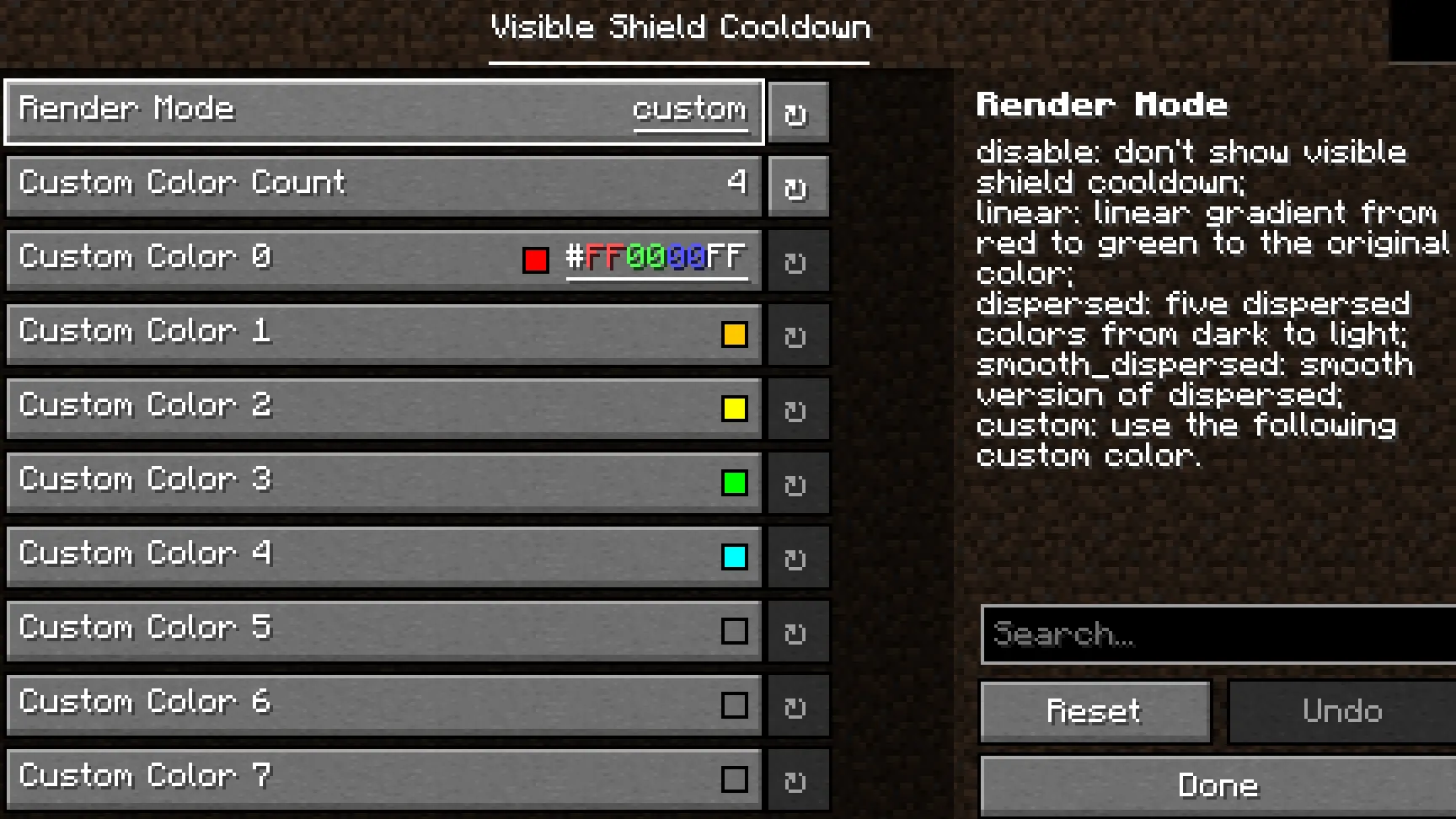Image resolution: width=1456 pixels, height=819 pixels.
Task: Click the reset icon for Custom Color Count
Action: pyautogui.click(x=797, y=186)
